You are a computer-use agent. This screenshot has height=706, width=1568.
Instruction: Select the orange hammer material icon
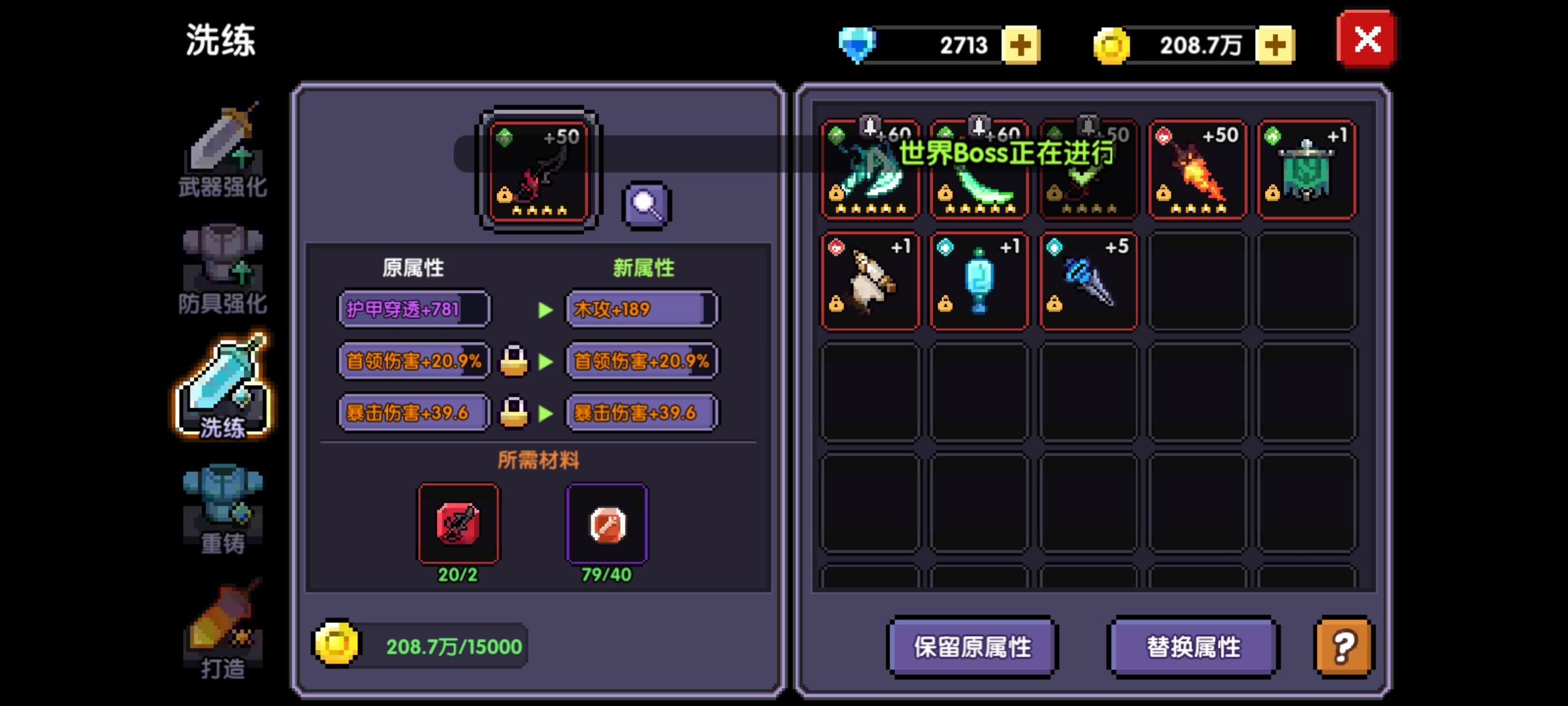coord(606,524)
